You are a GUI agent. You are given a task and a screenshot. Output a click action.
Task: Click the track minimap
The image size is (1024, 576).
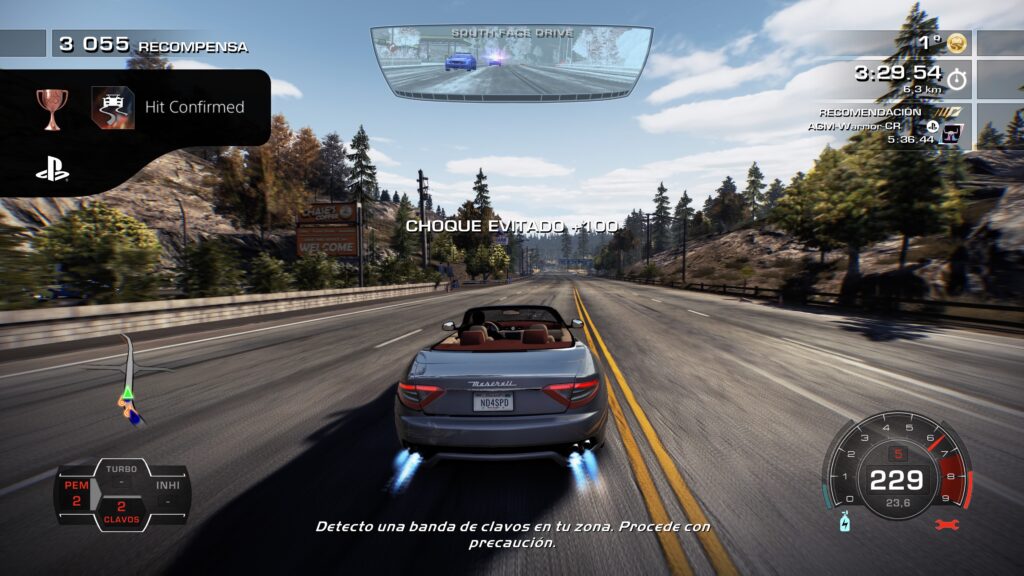126,381
